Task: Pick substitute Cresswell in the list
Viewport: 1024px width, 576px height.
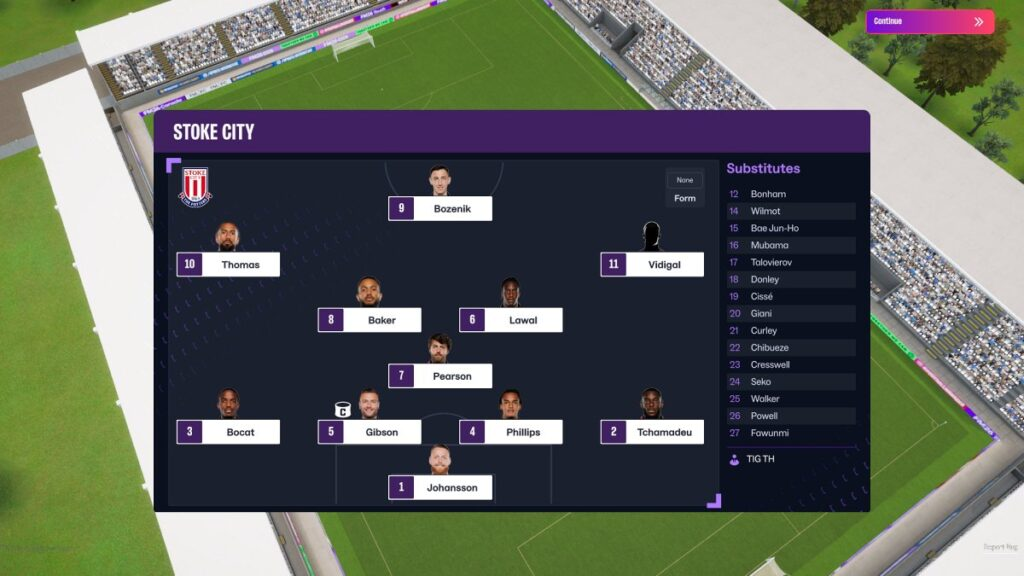Action: click(x=790, y=365)
